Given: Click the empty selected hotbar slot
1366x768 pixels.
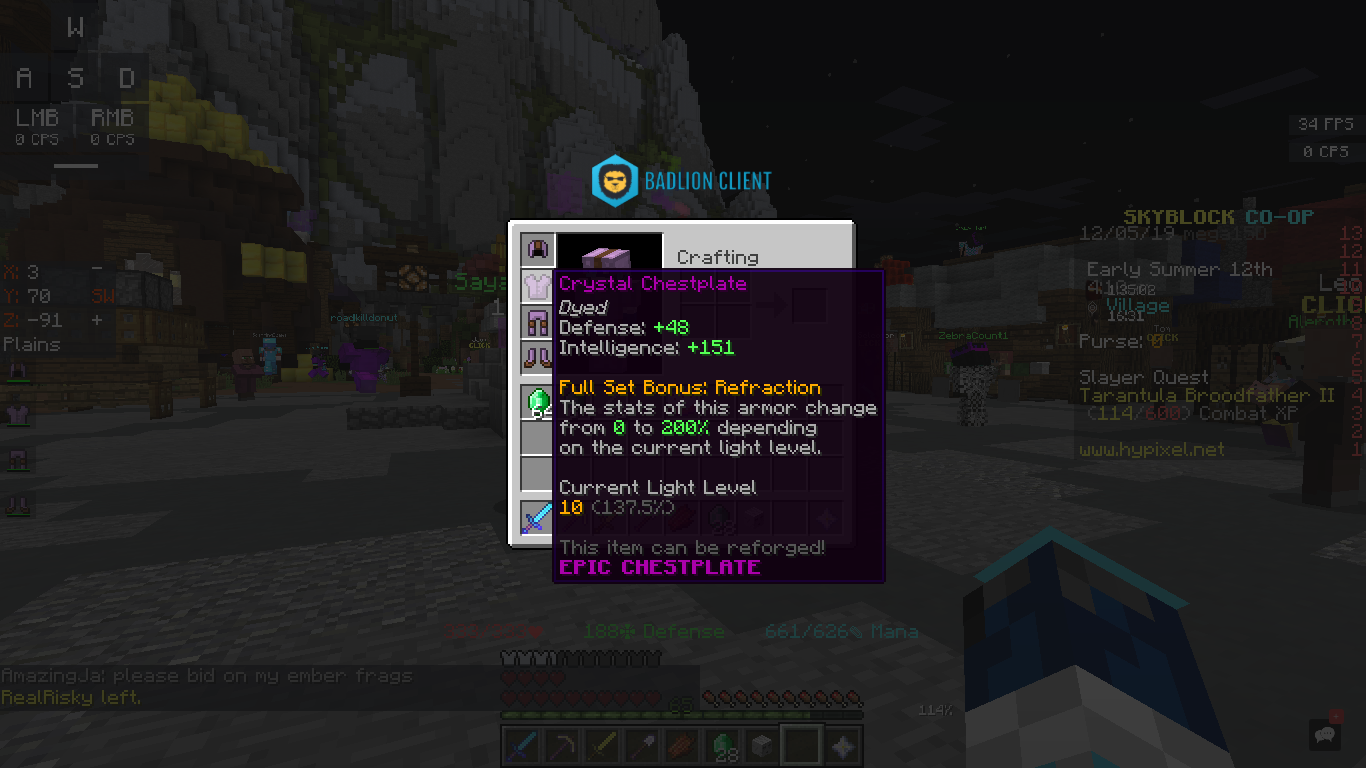Looking at the screenshot, I should pos(801,745).
